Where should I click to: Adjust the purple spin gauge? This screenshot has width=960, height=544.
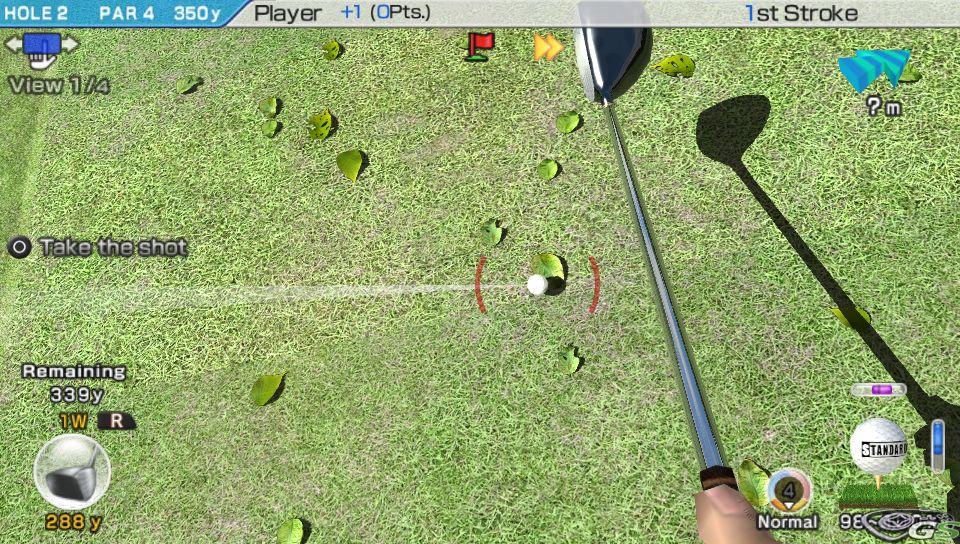[879, 389]
